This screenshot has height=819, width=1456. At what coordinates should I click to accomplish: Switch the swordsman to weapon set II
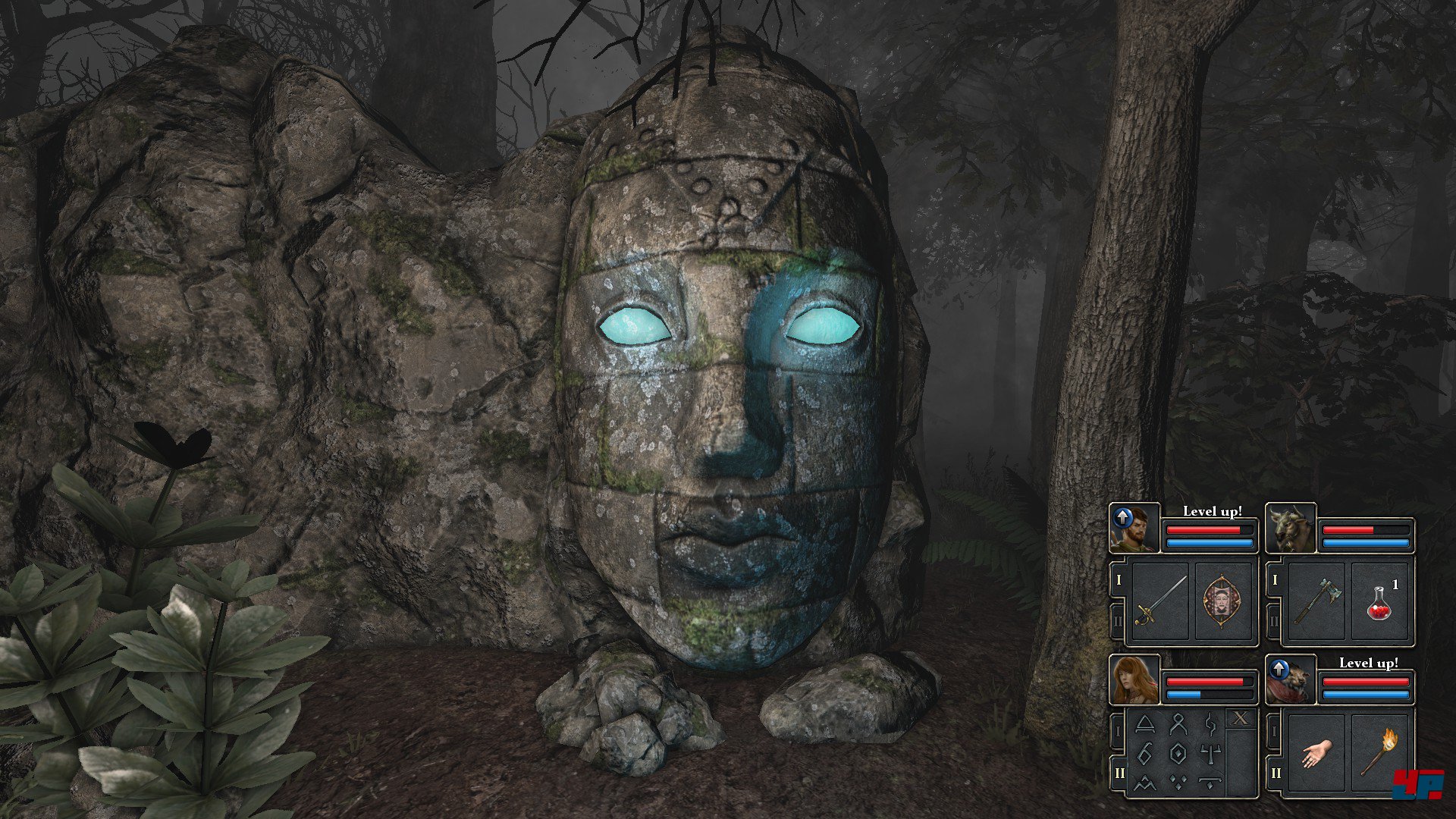click(x=1118, y=622)
